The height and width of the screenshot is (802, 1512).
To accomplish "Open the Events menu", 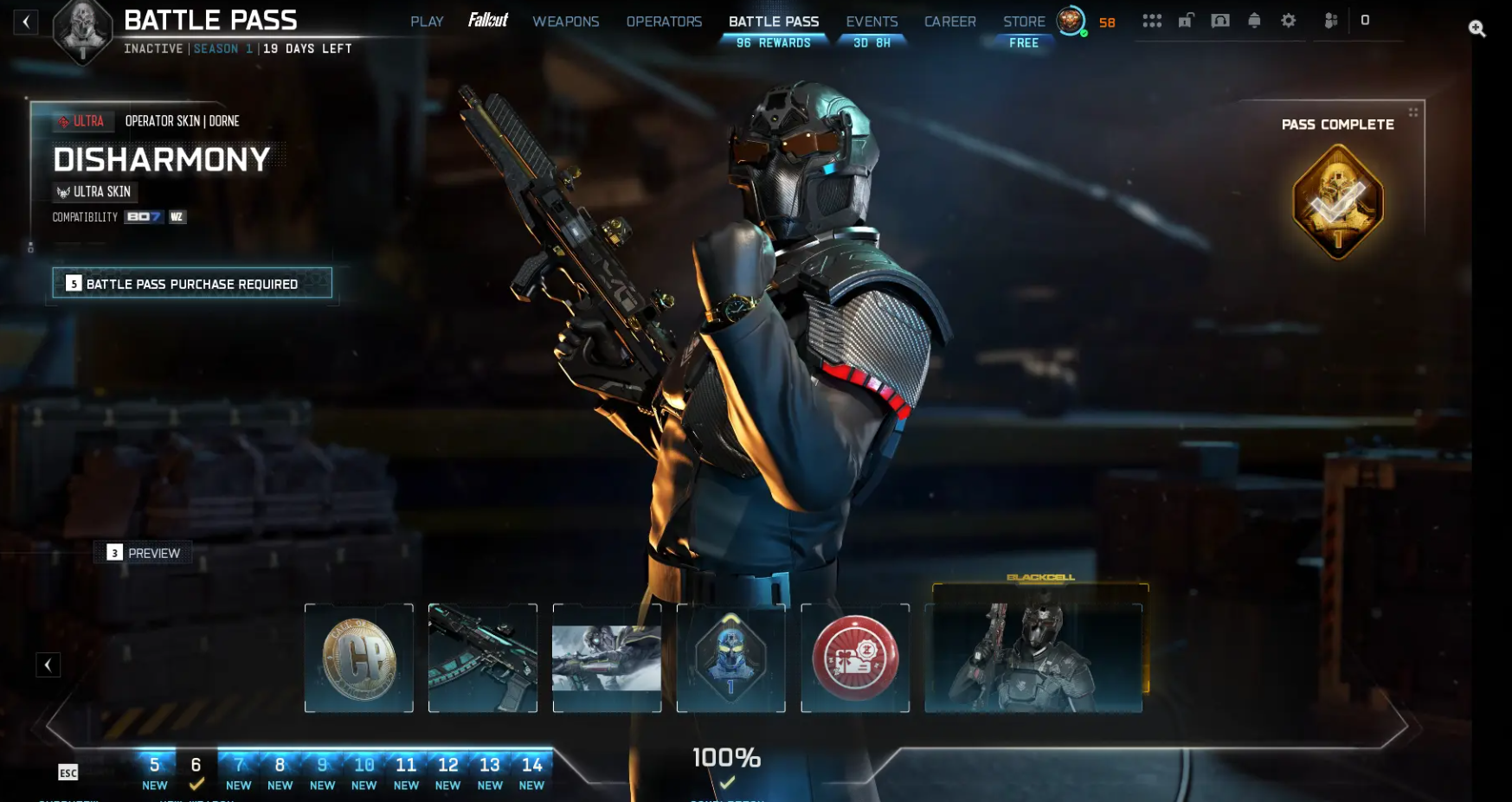I will pos(872,21).
